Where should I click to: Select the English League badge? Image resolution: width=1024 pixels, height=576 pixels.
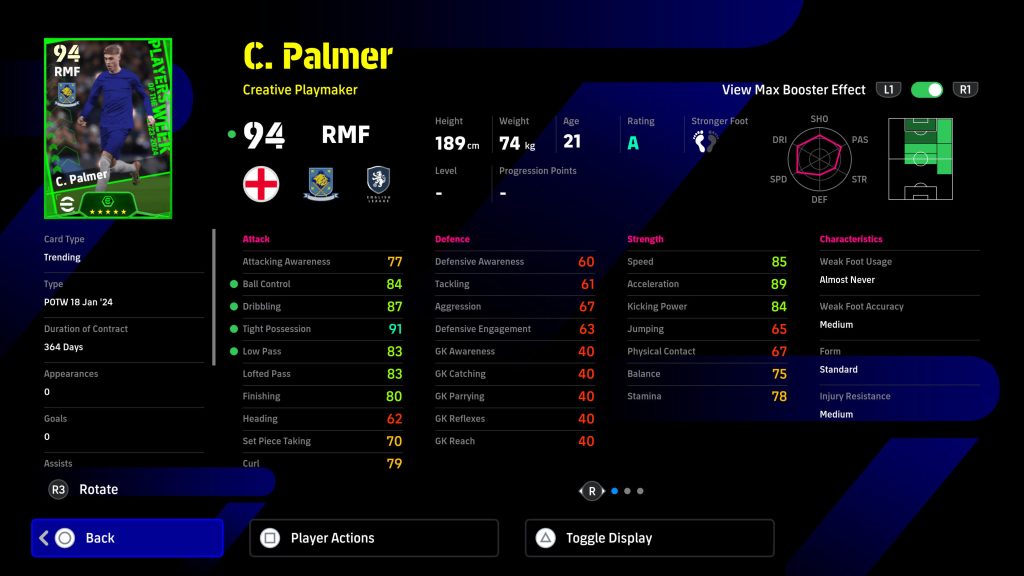click(x=377, y=184)
